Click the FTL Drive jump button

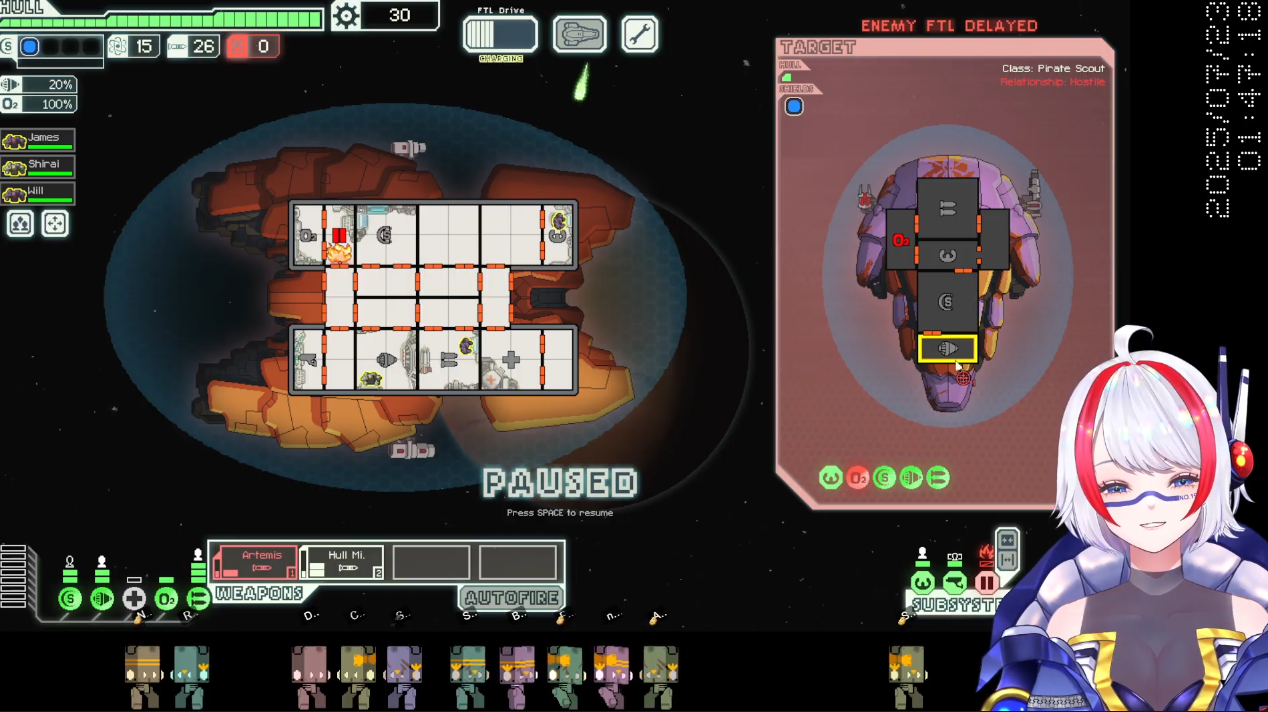coord(500,35)
